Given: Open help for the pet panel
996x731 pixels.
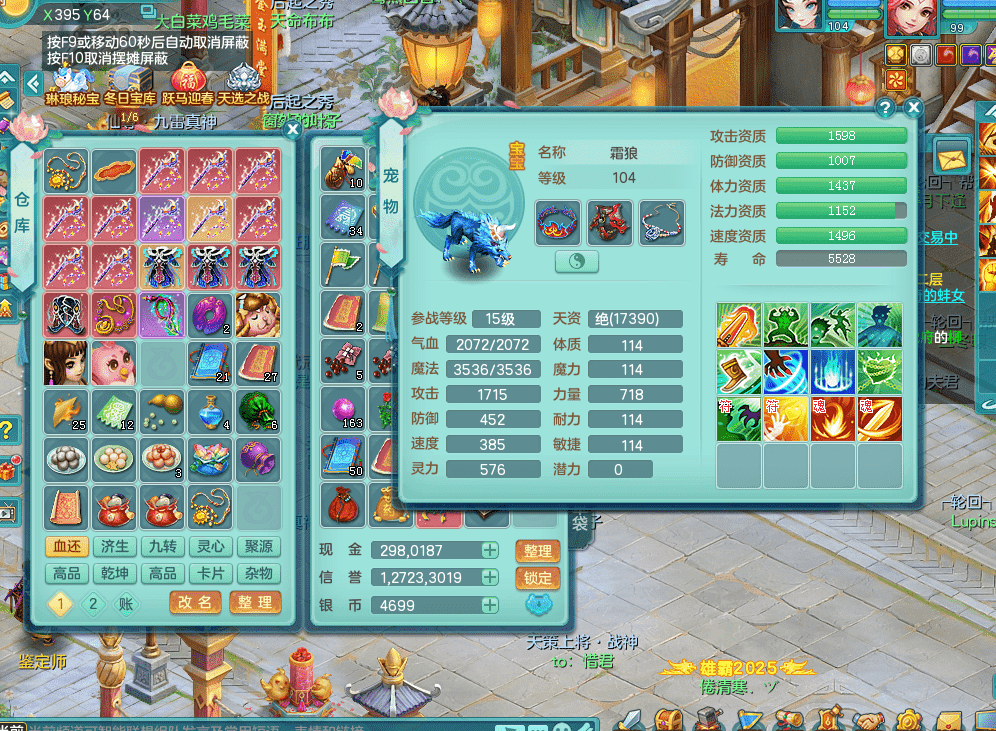Looking at the screenshot, I should point(885,106).
